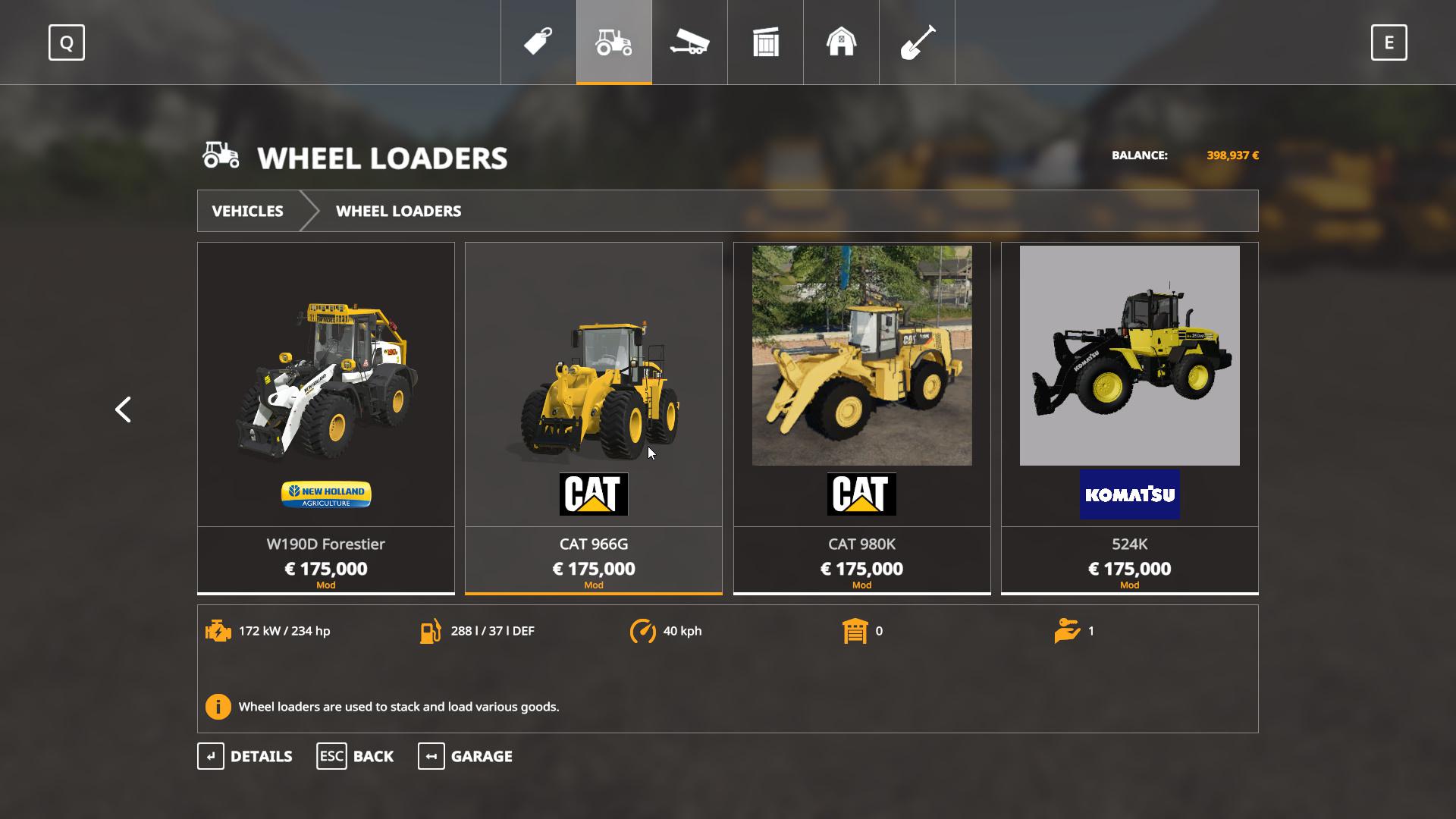Screen dimensions: 1456x819
Task: Open the shovel landscaping tab
Action: coord(917,42)
